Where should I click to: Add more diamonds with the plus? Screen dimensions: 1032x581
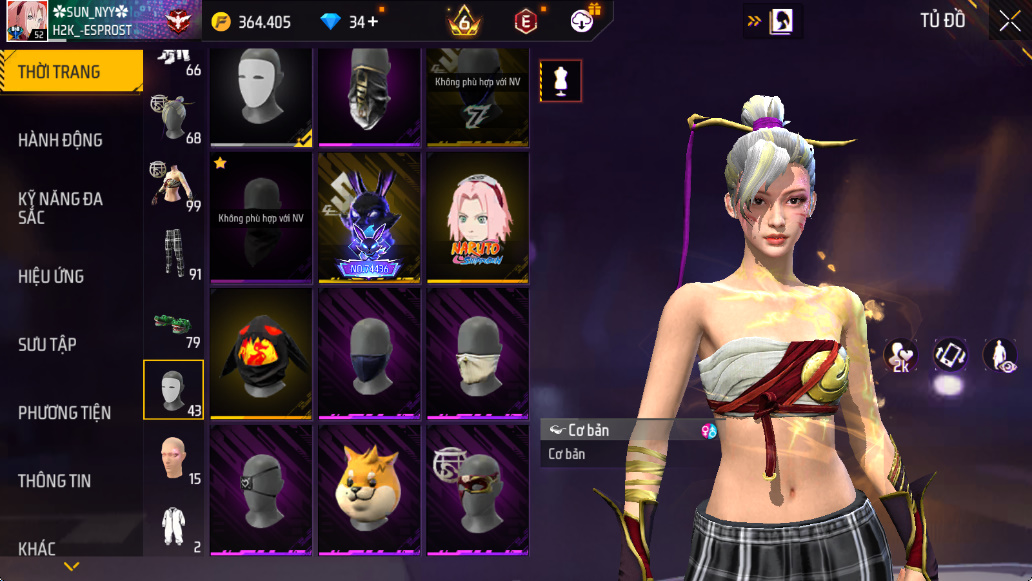(374, 21)
